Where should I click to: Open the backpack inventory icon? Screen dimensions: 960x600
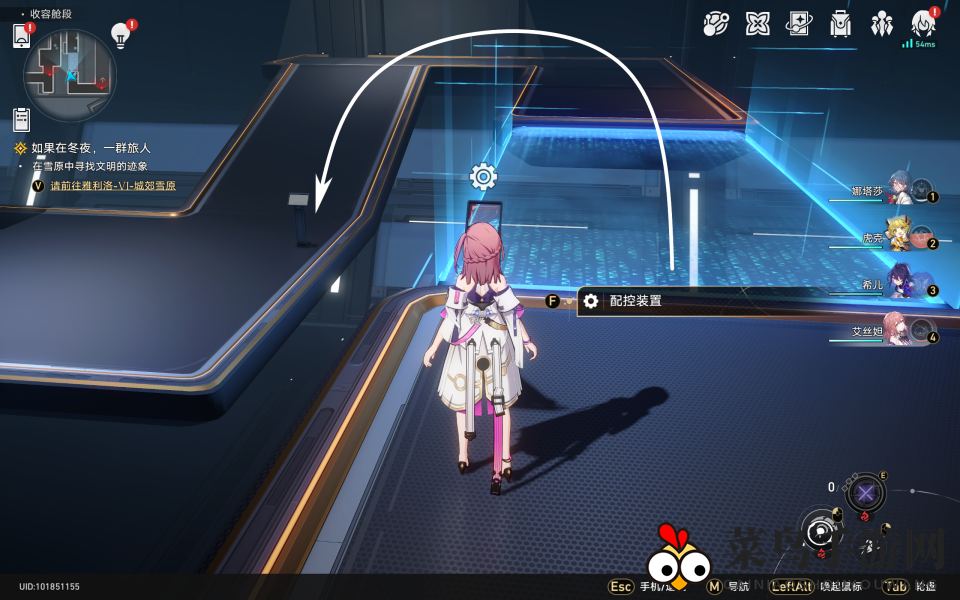point(841,24)
